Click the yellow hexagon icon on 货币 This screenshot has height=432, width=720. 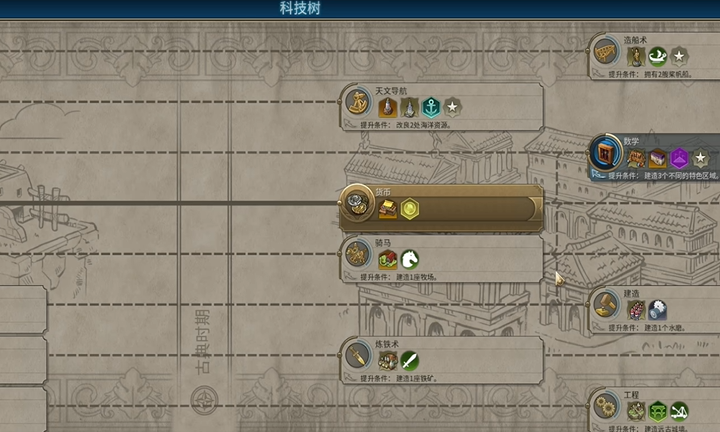[x=409, y=209]
